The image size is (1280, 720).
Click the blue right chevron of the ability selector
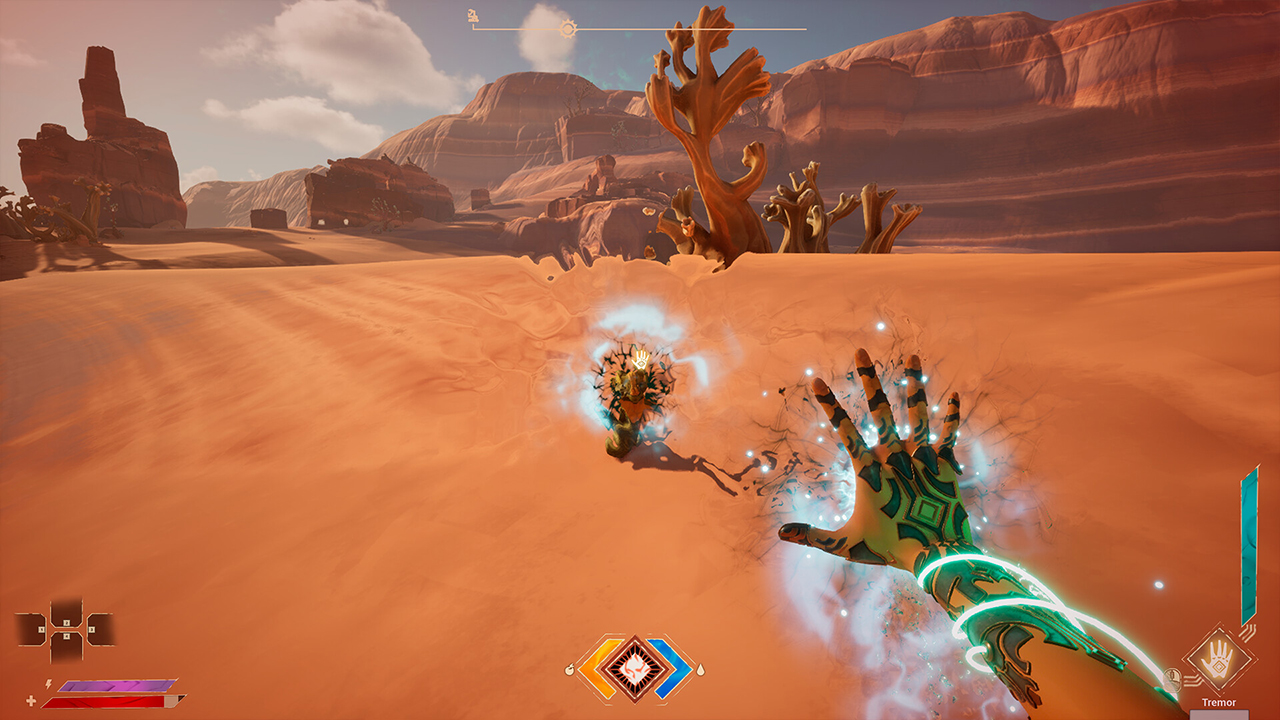(676, 666)
